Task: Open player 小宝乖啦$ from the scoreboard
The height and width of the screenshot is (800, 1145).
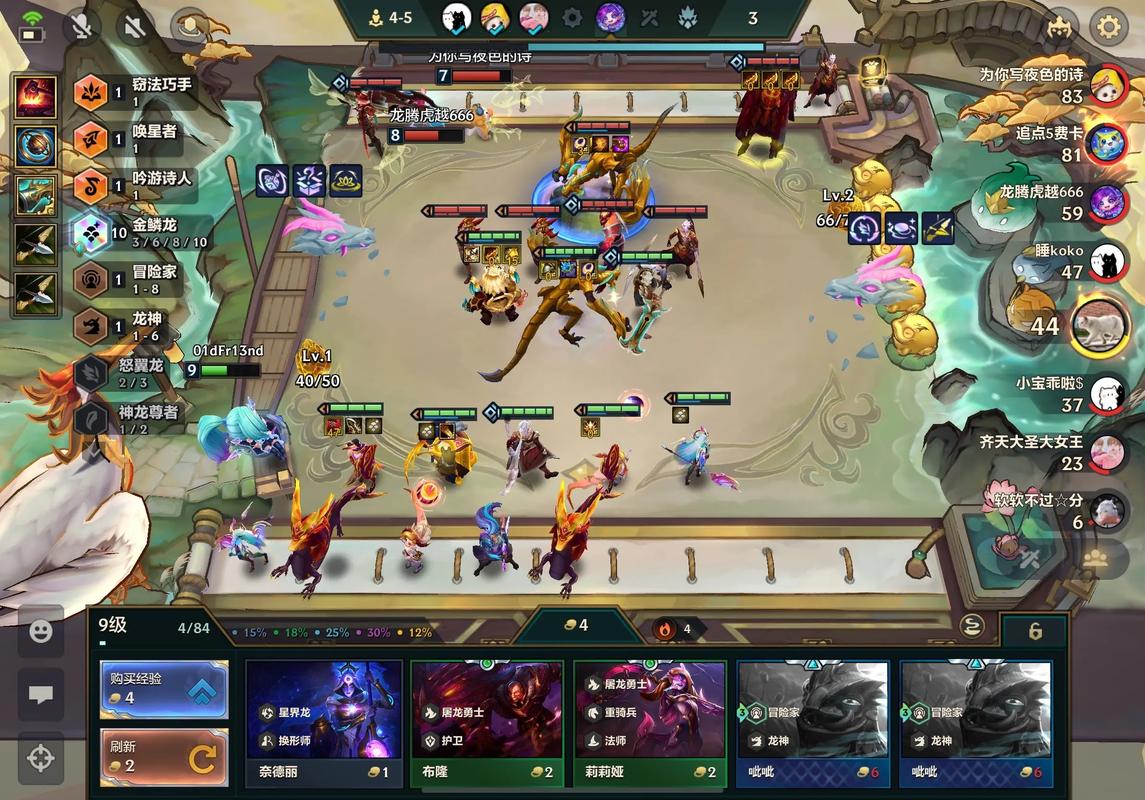Action: tap(1107, 393)
